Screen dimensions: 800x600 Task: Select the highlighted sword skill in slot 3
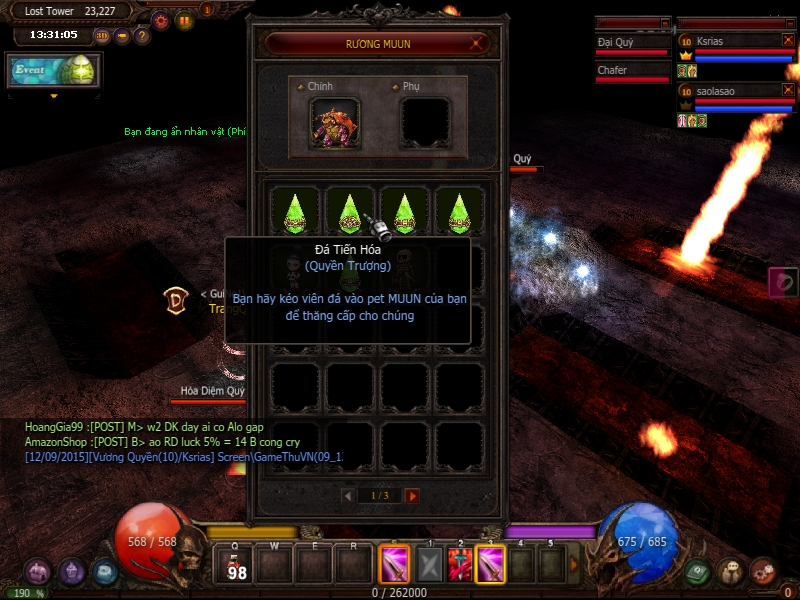tap(491, 565)
